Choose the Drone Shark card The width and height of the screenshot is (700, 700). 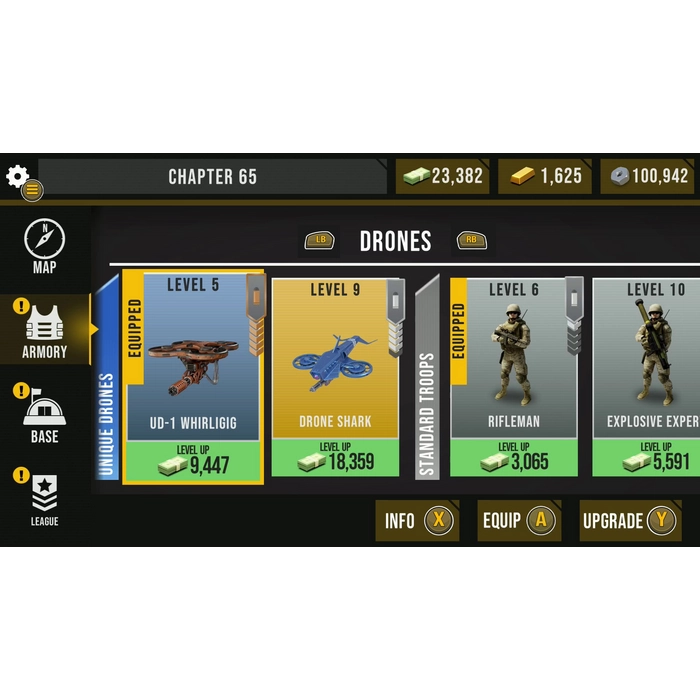pyautogui.click(x=335, y=360)
